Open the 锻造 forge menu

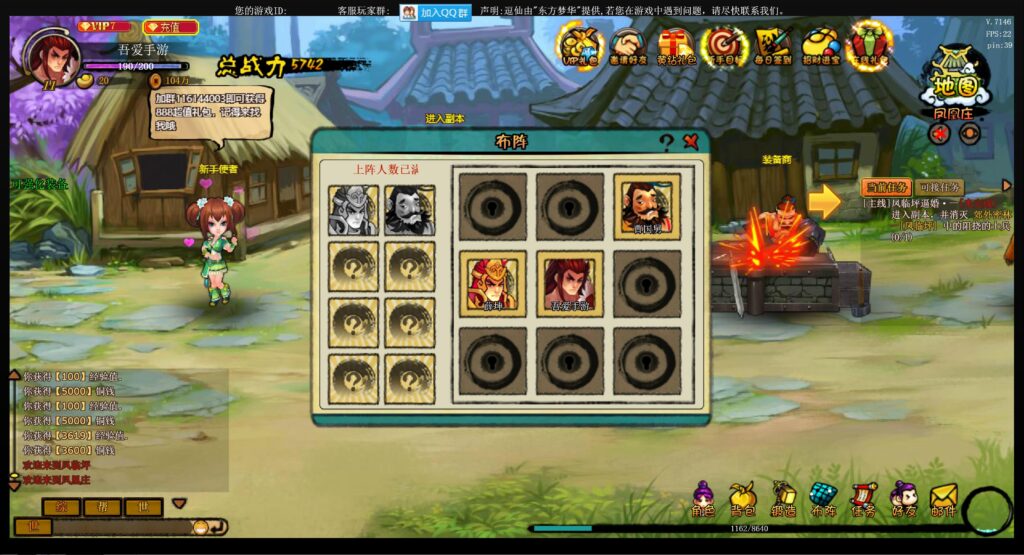[783, 498]
